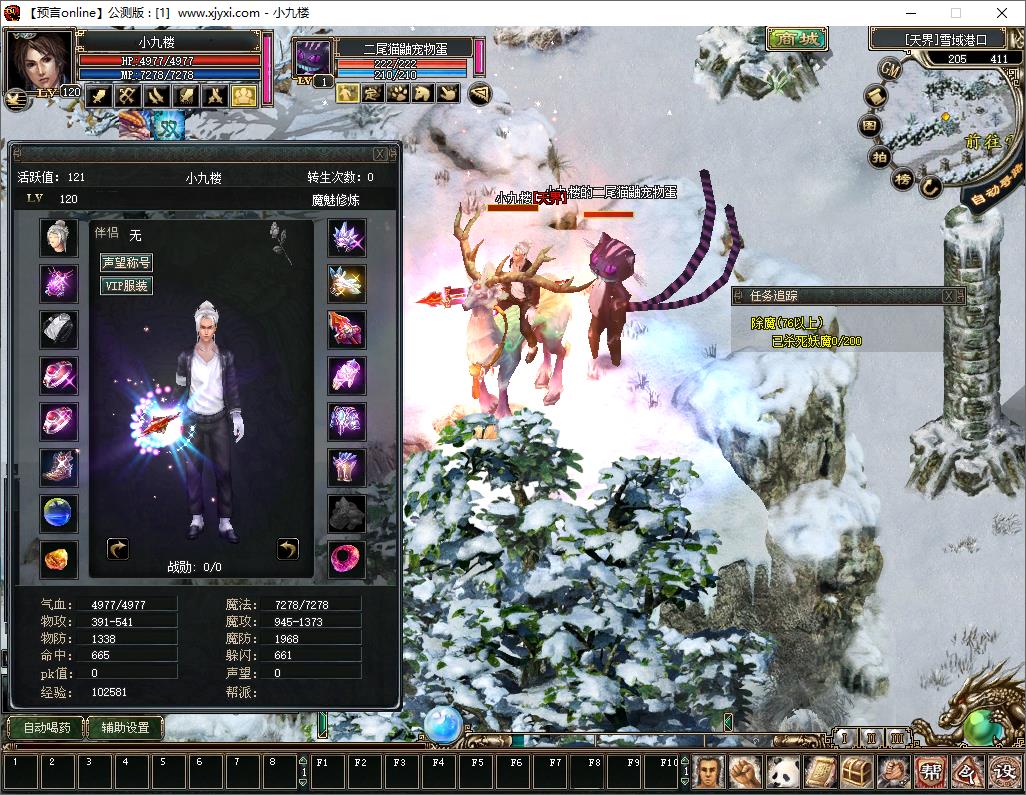
Task: Close the 任务追踪 quest tracker
Action: (948, 296)
